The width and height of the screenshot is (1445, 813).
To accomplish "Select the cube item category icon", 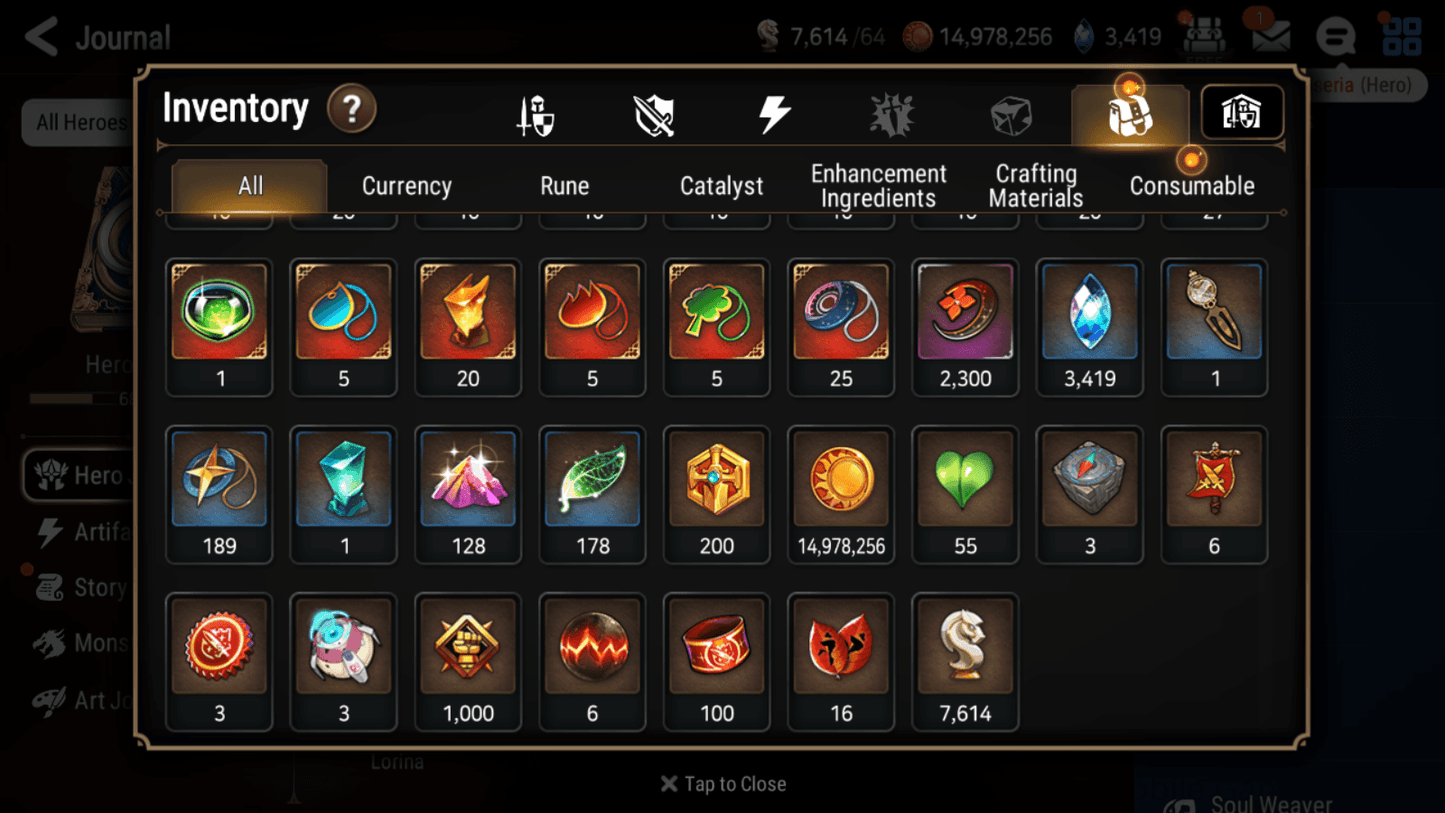I will [x=1011, y=112].
